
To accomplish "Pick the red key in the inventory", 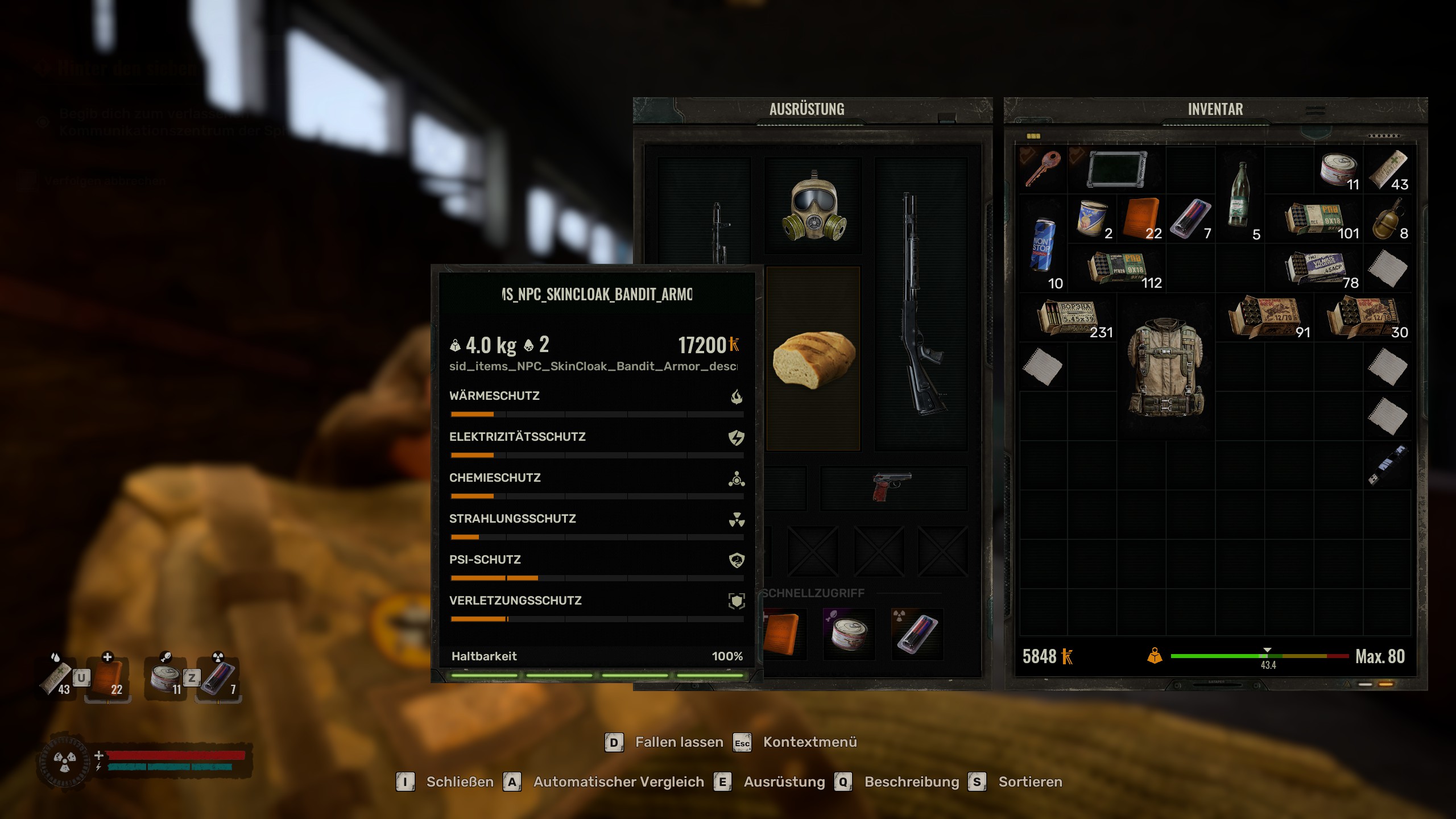I will 1043,168.
